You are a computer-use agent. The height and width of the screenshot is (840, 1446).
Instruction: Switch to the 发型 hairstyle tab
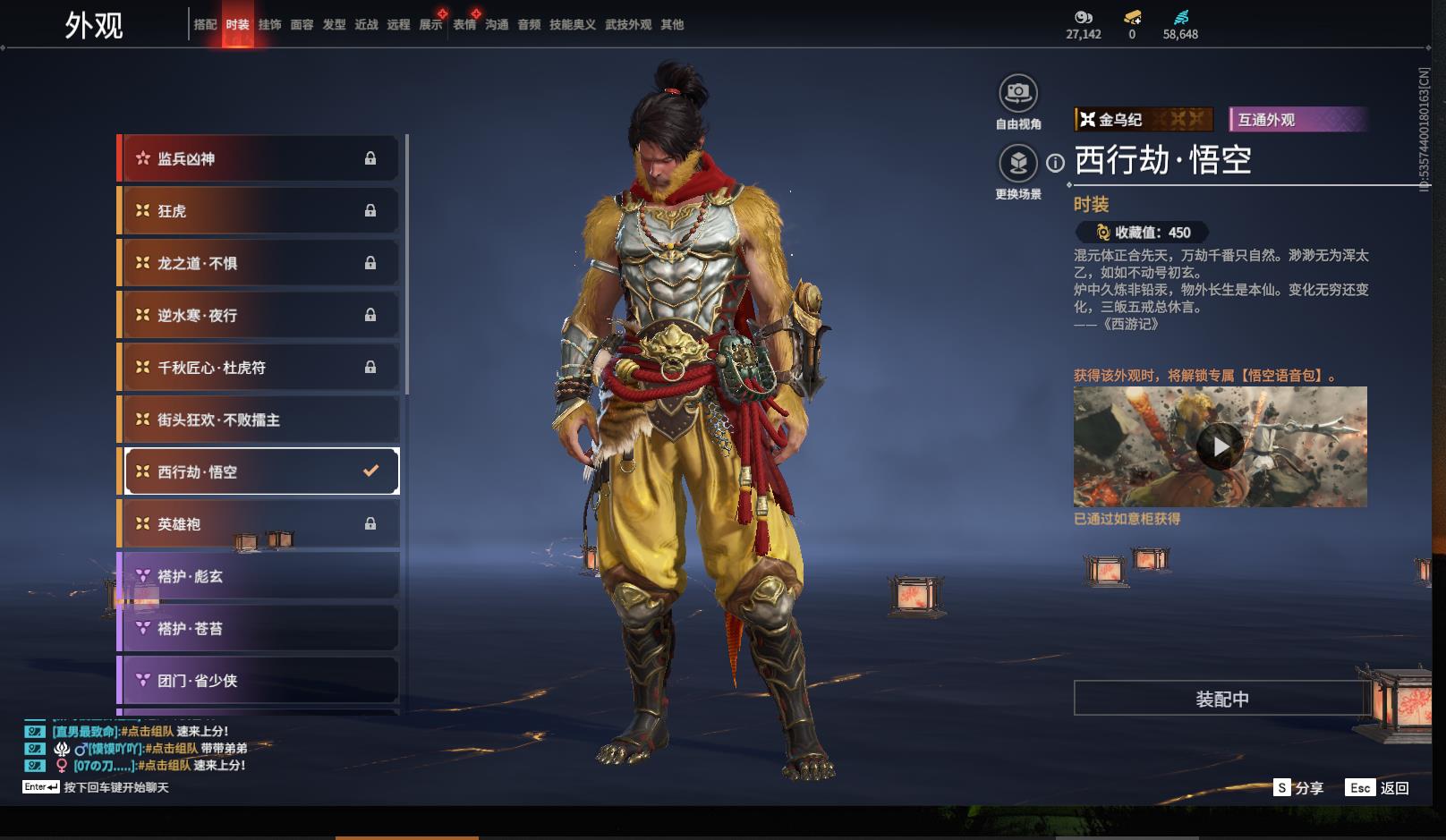click(x=334, y=25)
